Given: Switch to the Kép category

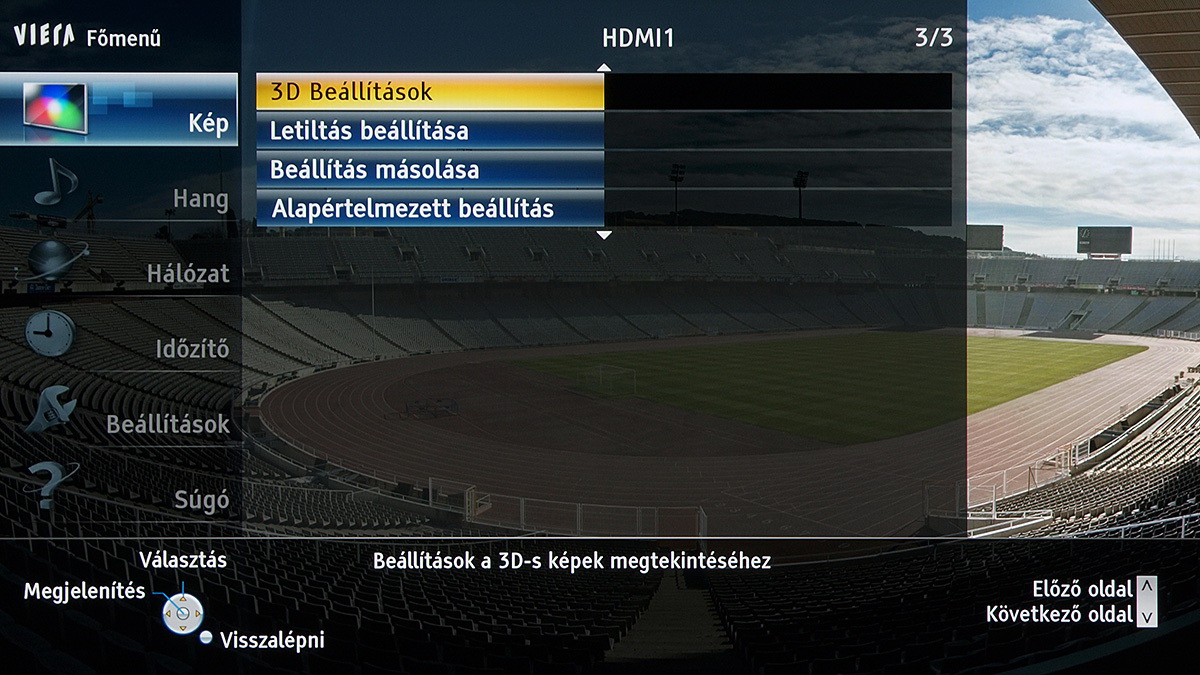Looking at the screenshot, I should 120,110.
